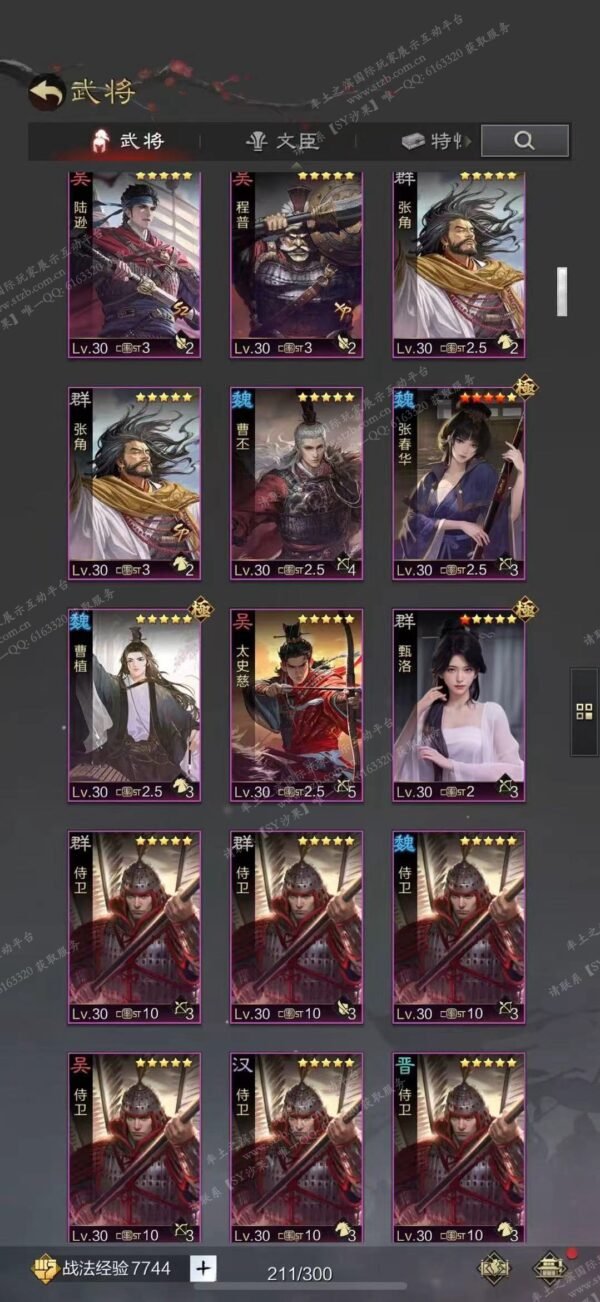Switch to the 文臣 tab
600x1302 pixels.
coord(283,141)
